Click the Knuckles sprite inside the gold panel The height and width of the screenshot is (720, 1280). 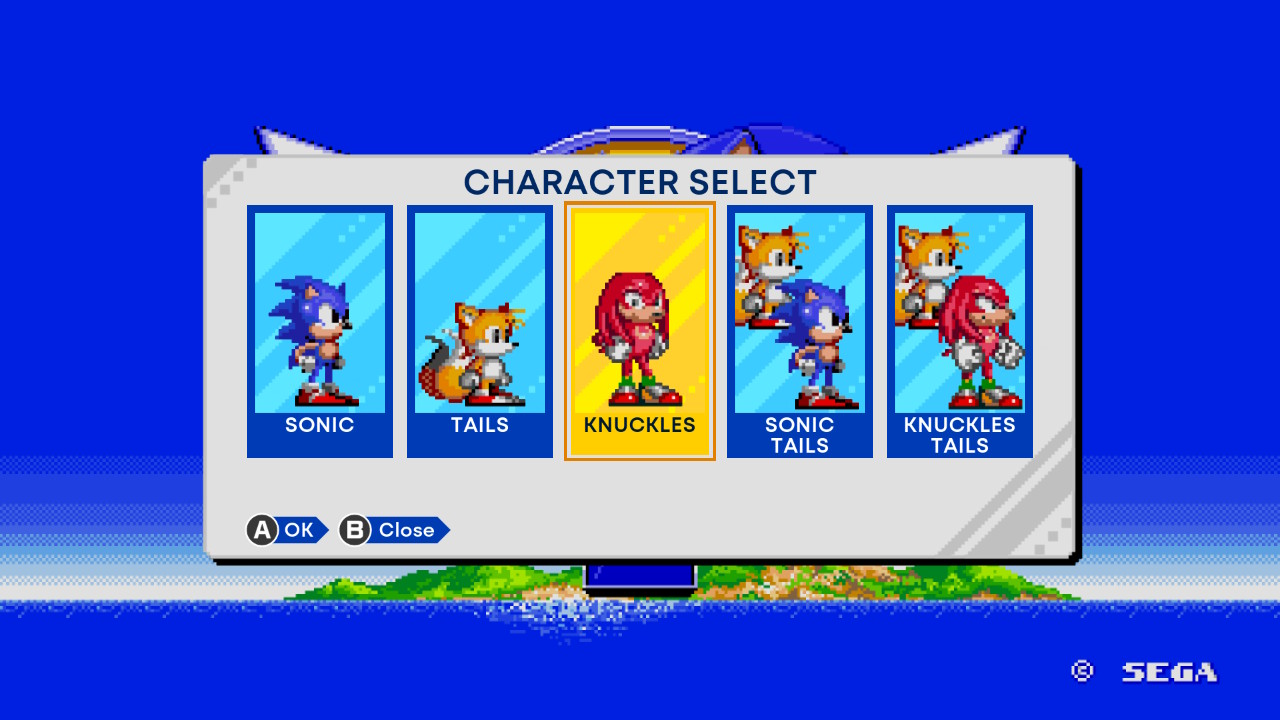(639, 335)
